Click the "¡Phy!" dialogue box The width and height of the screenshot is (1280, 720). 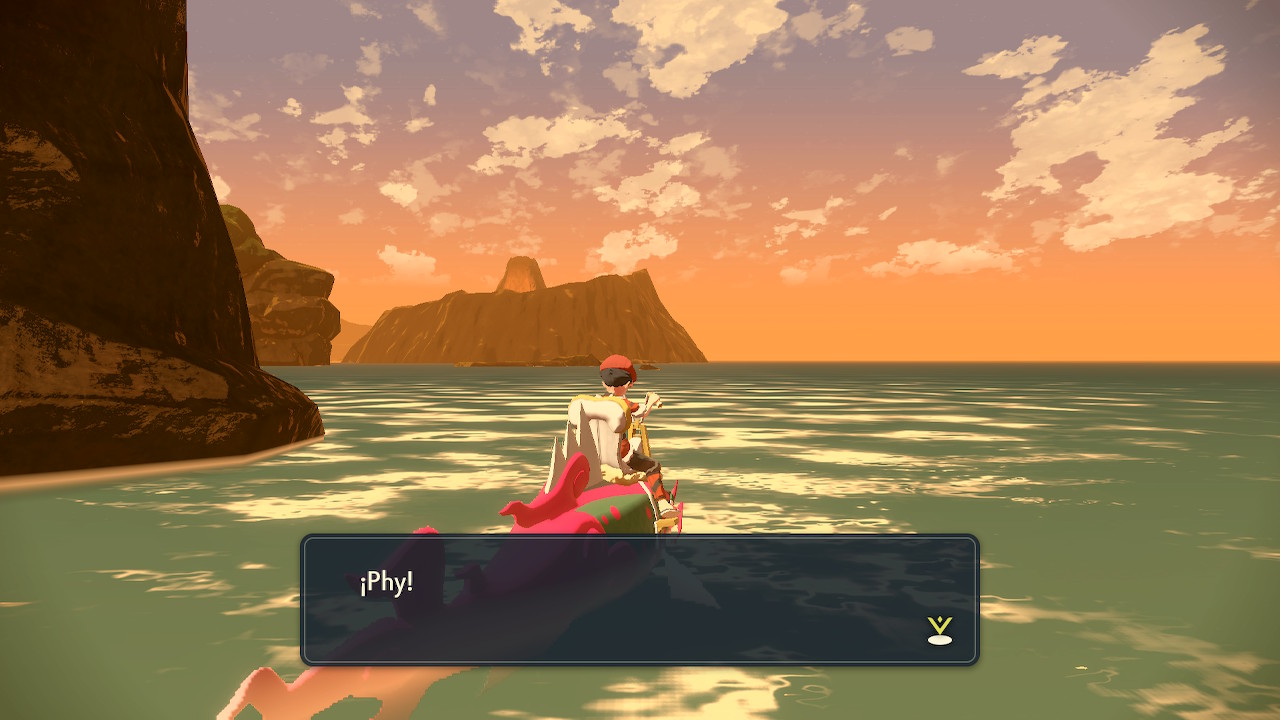point(639,600)
